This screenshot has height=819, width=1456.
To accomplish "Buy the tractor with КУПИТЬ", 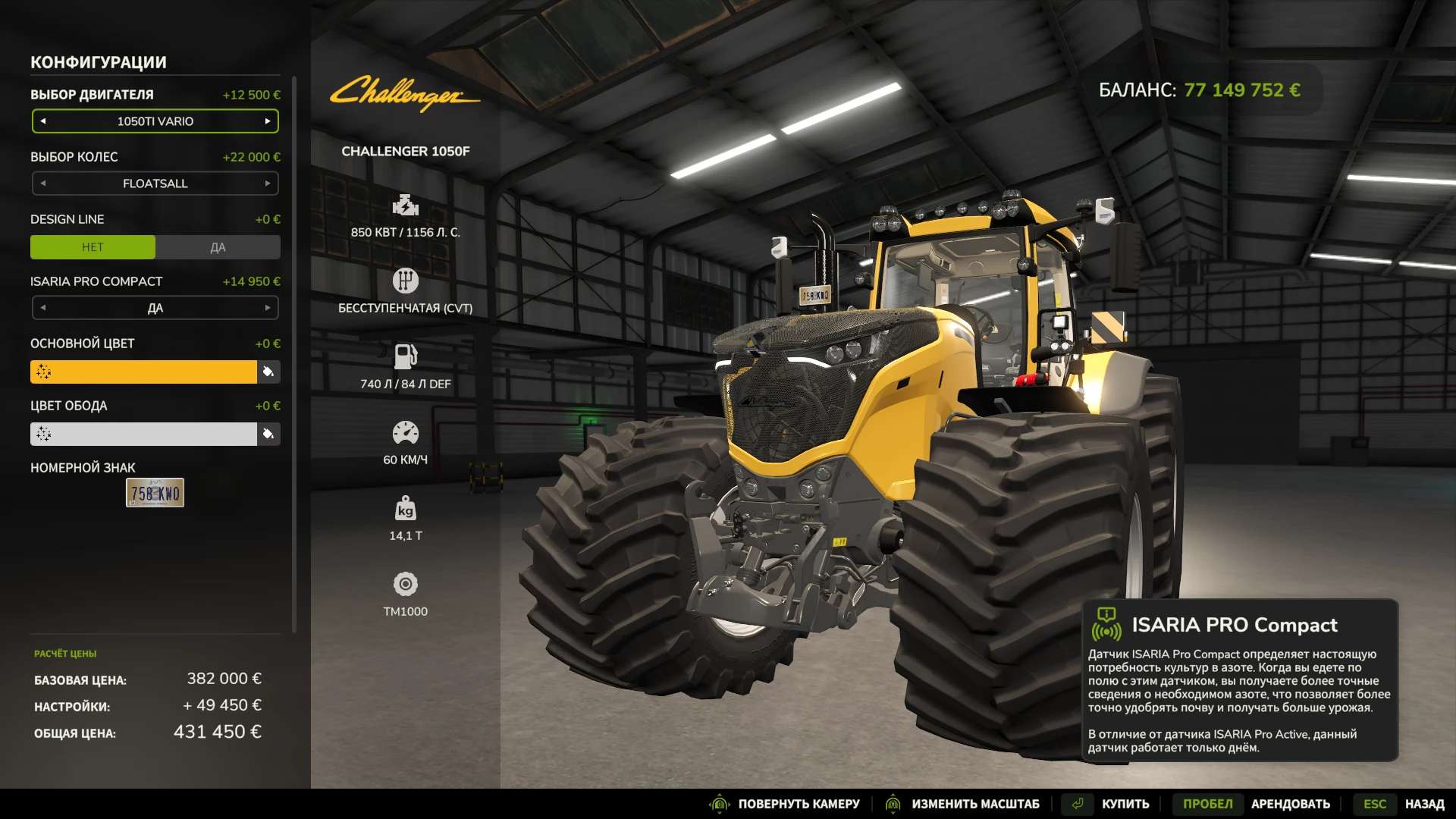I will [x=1125, y=804].
